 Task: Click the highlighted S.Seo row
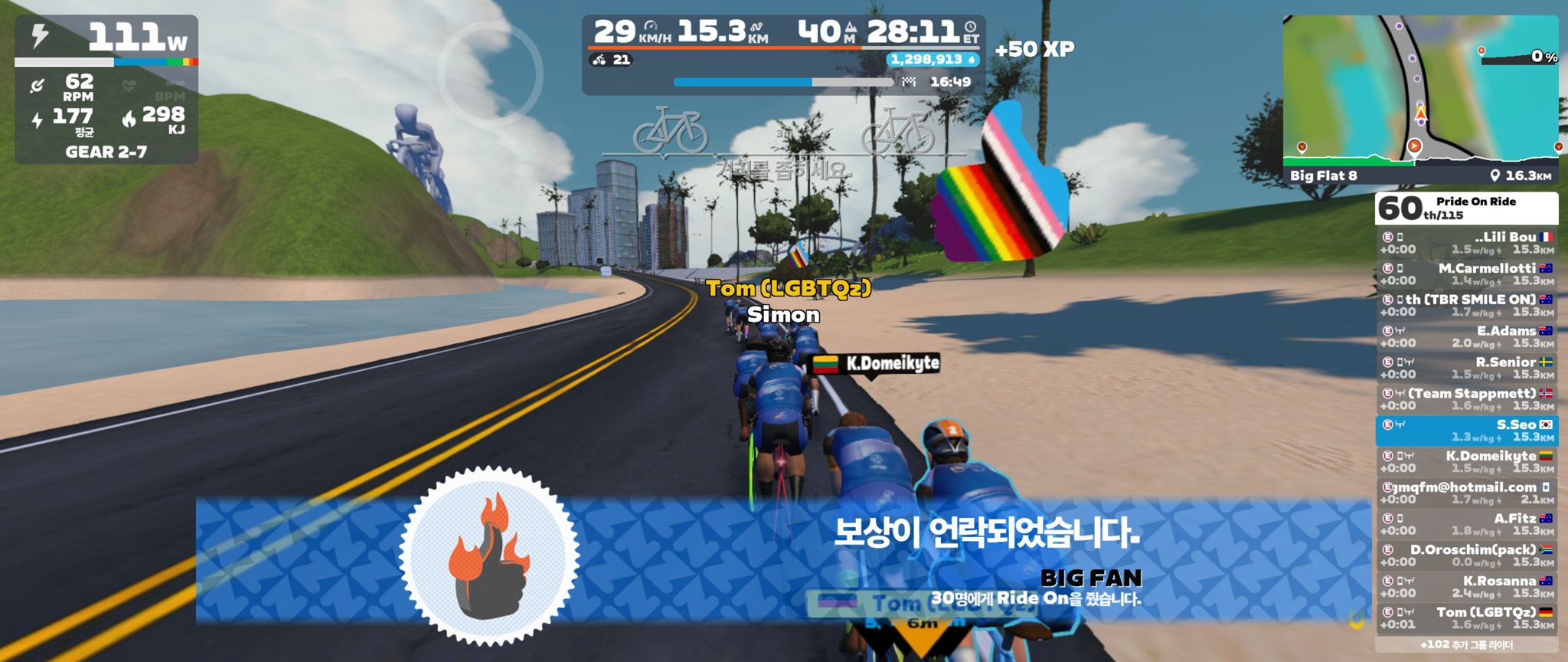pos(1466,431)
